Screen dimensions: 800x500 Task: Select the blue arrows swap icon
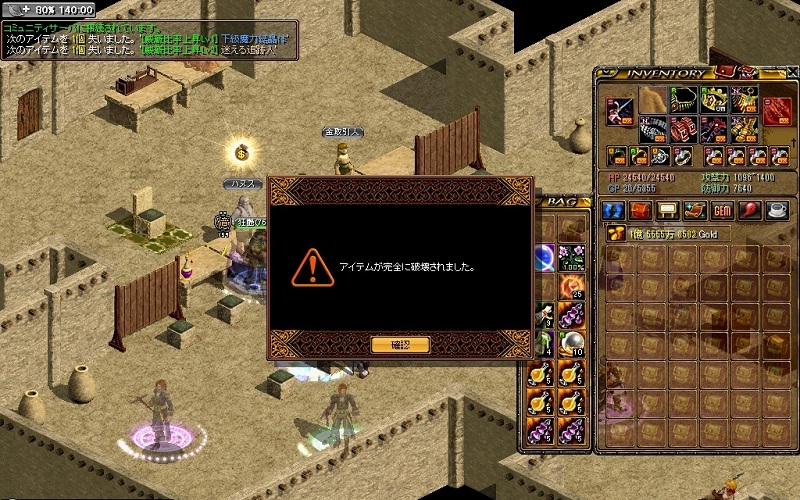click(x=612, y=211)
